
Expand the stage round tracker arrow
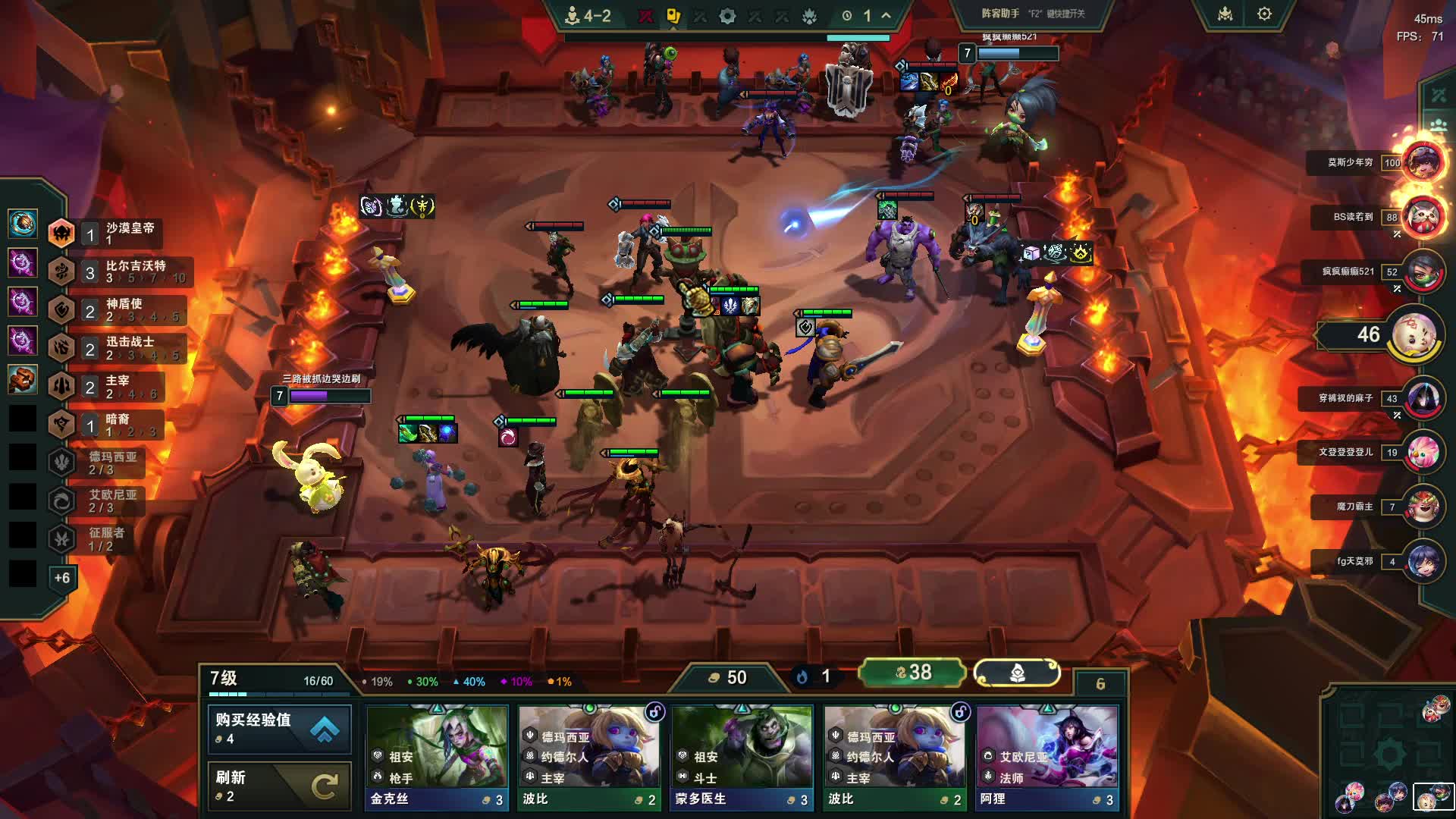(x=886, y=15)
